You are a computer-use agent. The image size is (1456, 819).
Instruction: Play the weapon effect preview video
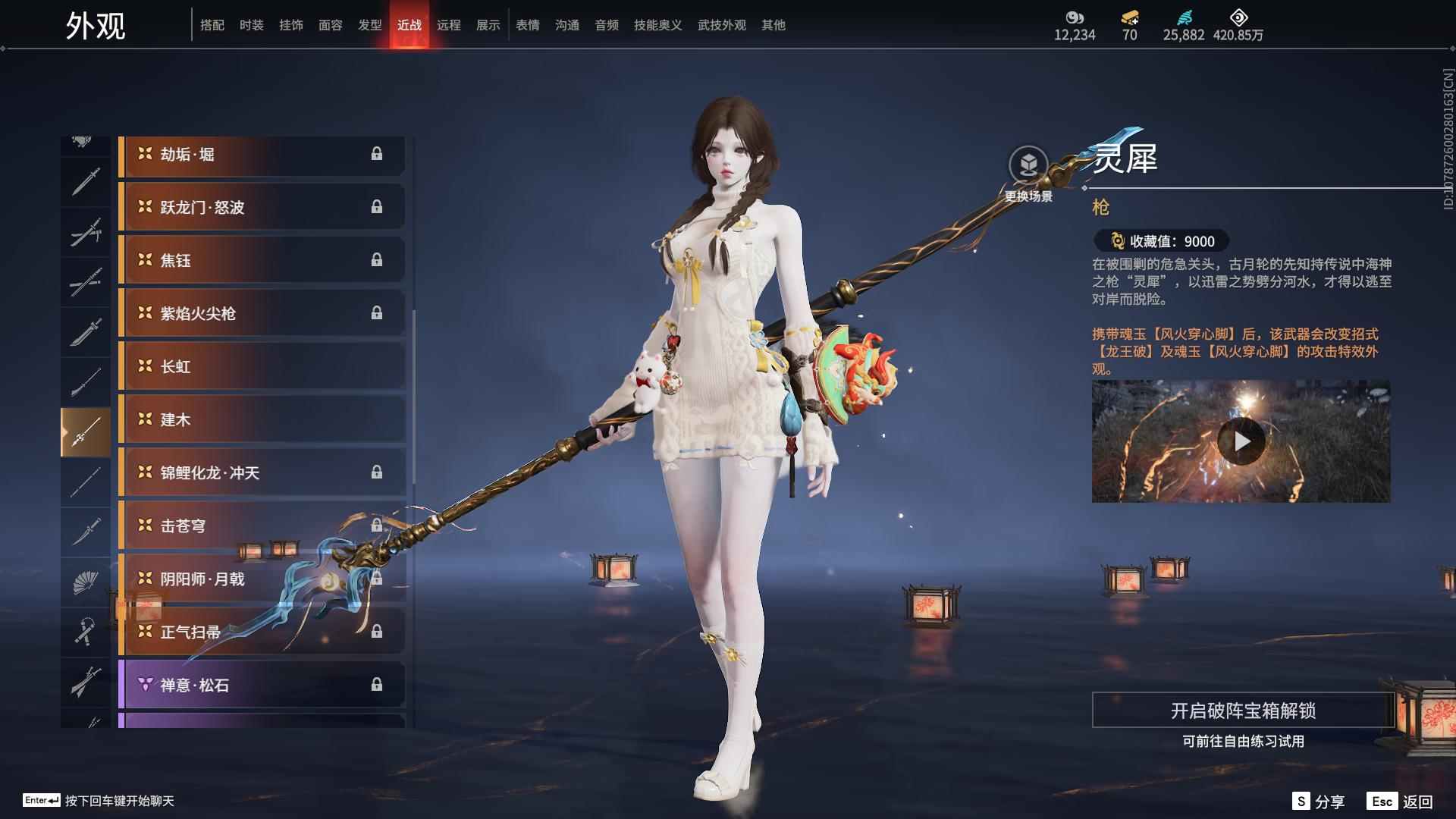tap(1241, 441)
